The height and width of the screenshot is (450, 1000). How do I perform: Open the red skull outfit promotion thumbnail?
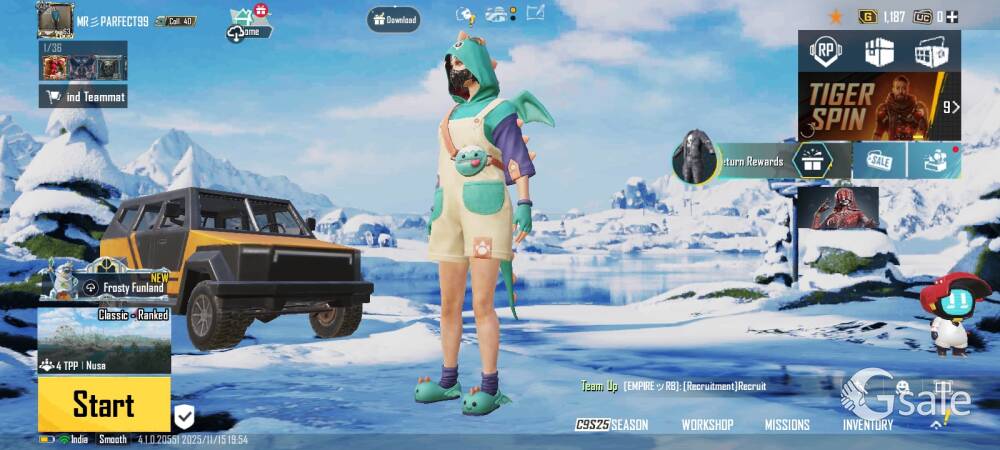point(837,208)
